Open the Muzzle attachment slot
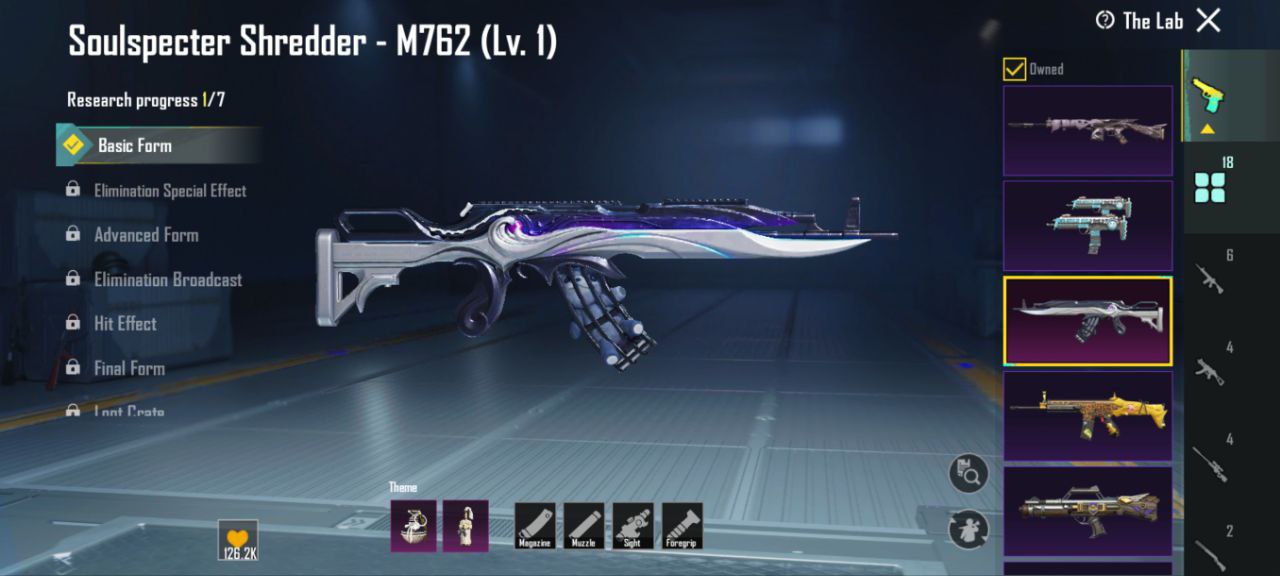The height and width of the screenshot is (576, 1280). (x=584, y=525)
